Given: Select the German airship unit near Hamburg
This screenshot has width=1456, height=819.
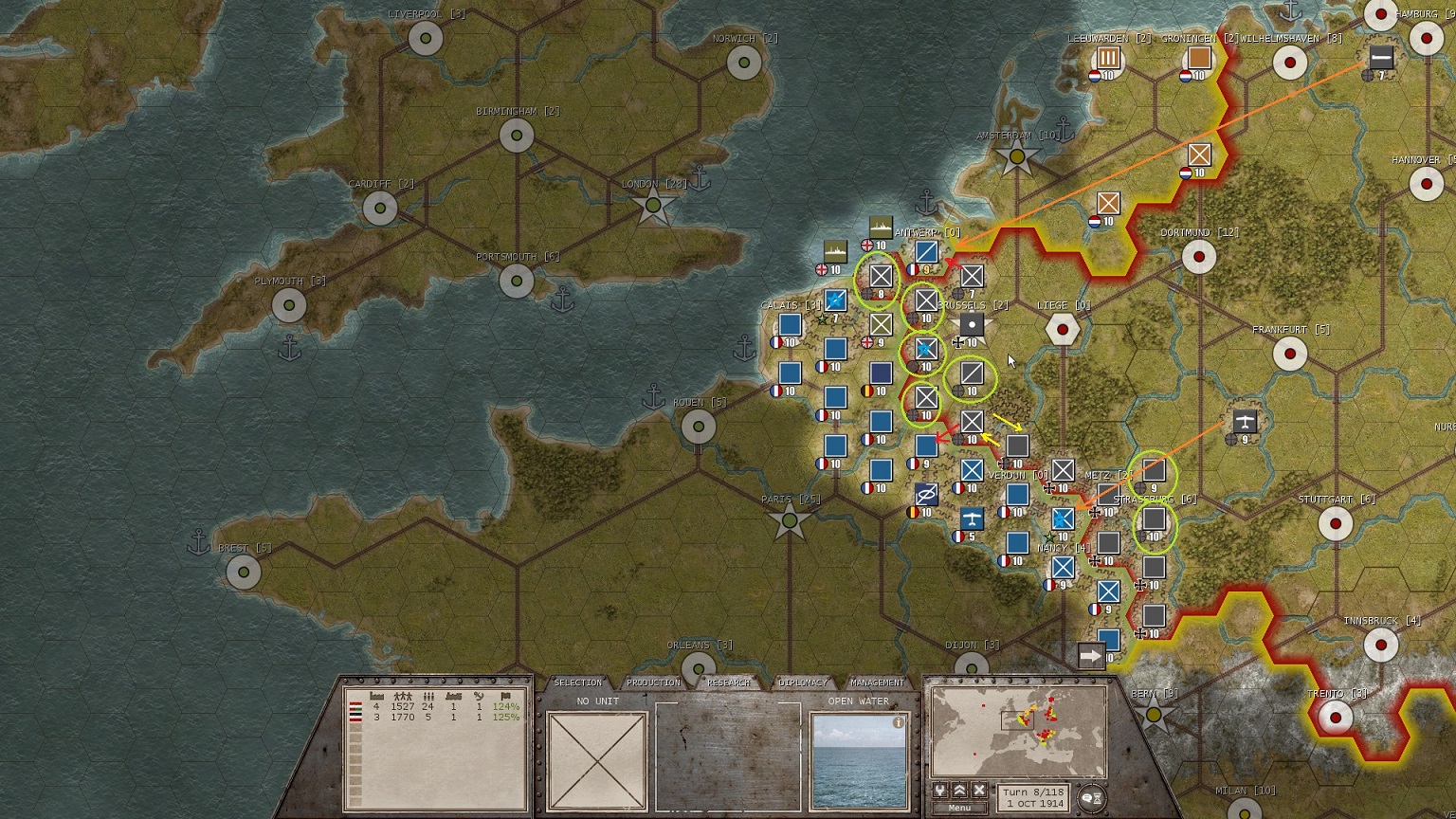Looking at the screenshot, I should (1381, 57).
